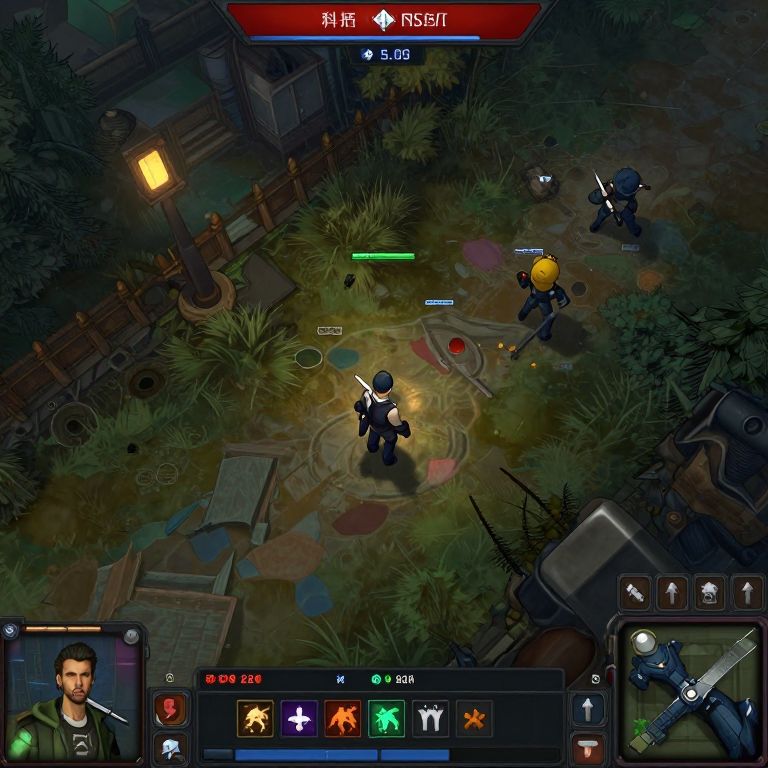Screen dimensions: 768x768
Task: Select the bullet icon above the weapon panel
Action: [635, 593]
